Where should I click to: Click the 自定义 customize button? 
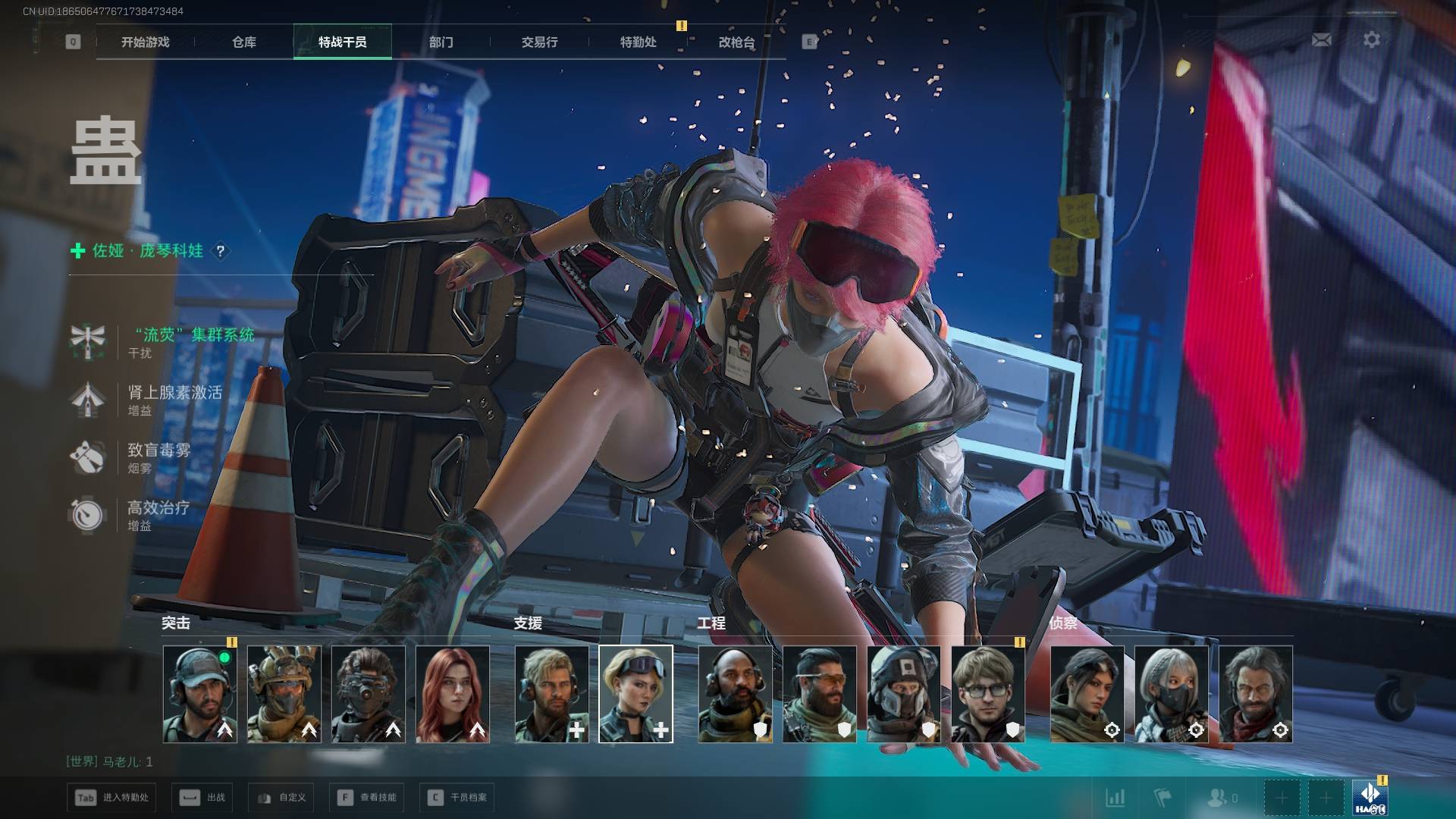pyautogui.click(x=281, y=798)
